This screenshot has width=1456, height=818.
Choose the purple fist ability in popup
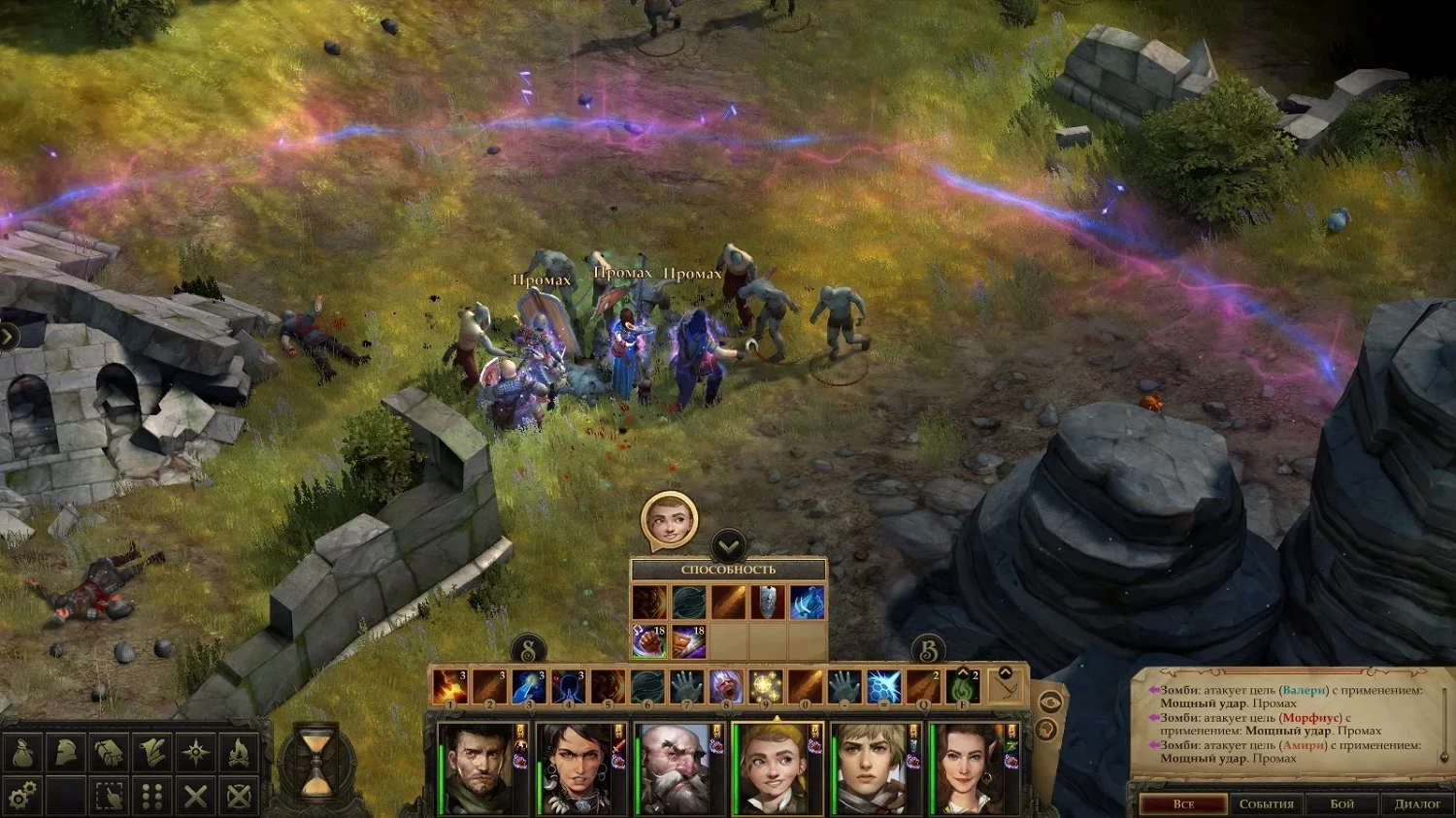tap(649, 640)
